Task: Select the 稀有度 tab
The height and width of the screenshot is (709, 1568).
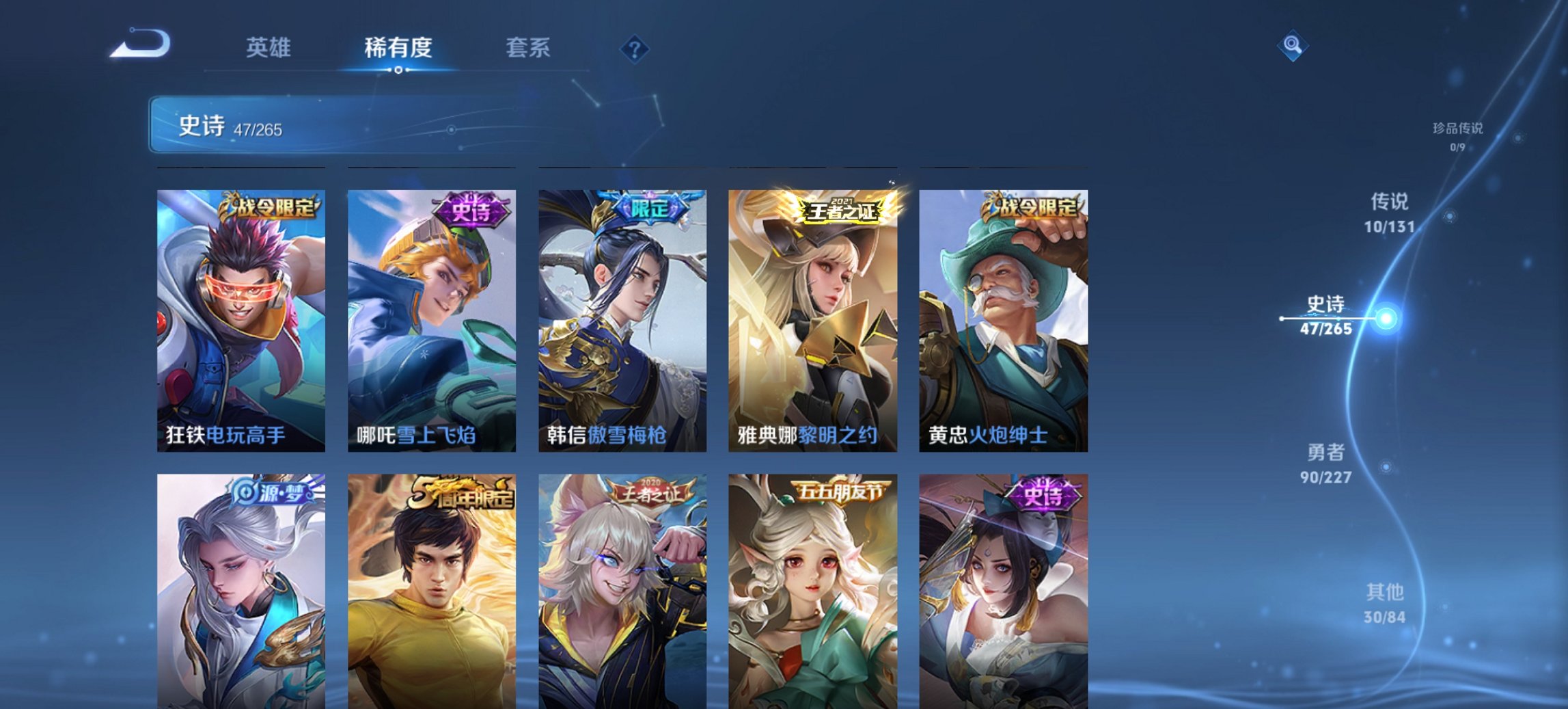Action: 398,48
